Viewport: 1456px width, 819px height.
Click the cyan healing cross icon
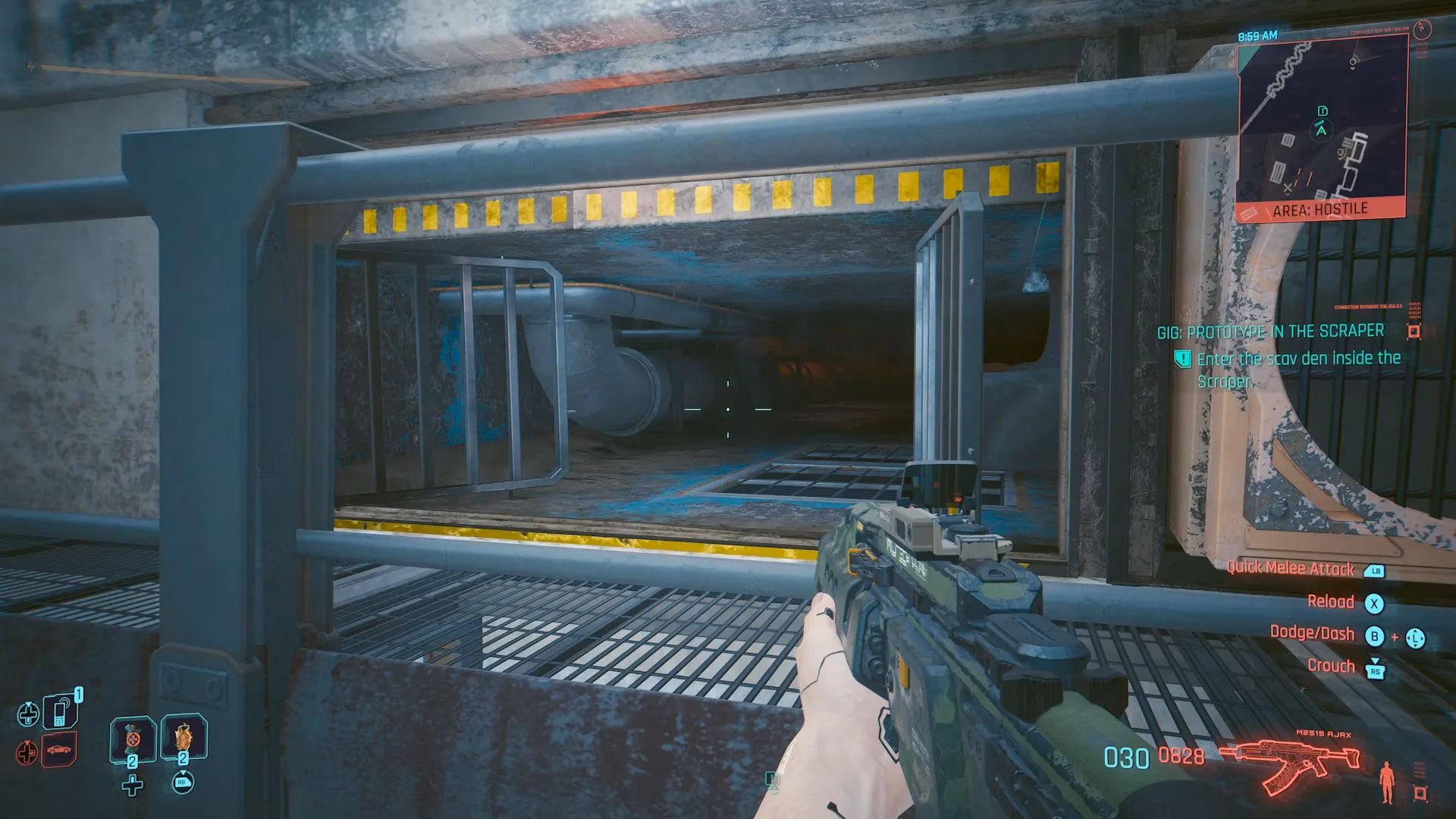[x=29, y=713]
